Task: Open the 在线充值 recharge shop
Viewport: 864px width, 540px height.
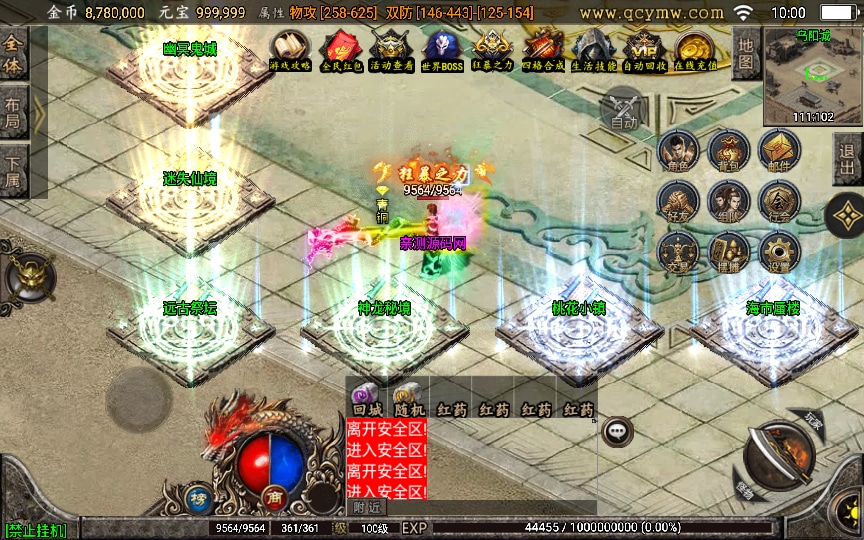Action: tap(696, 48)
